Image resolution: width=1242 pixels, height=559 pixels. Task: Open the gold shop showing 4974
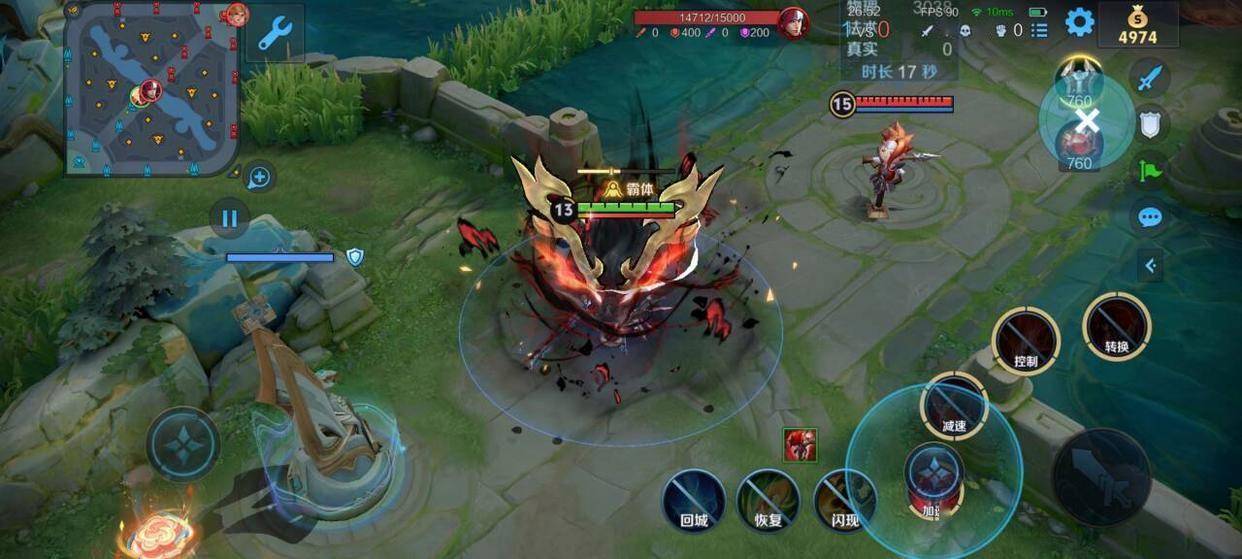pos(1138,24)
